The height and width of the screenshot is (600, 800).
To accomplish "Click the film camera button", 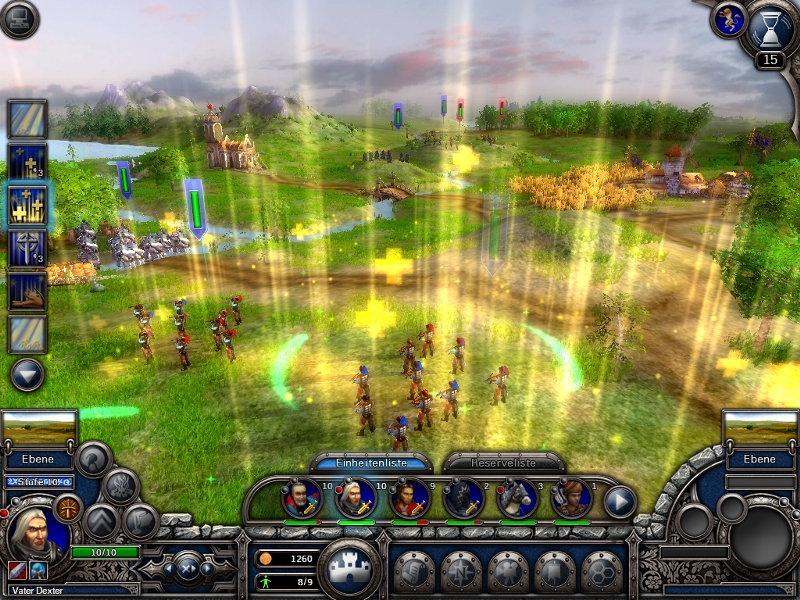I will (x=507, y=571).
